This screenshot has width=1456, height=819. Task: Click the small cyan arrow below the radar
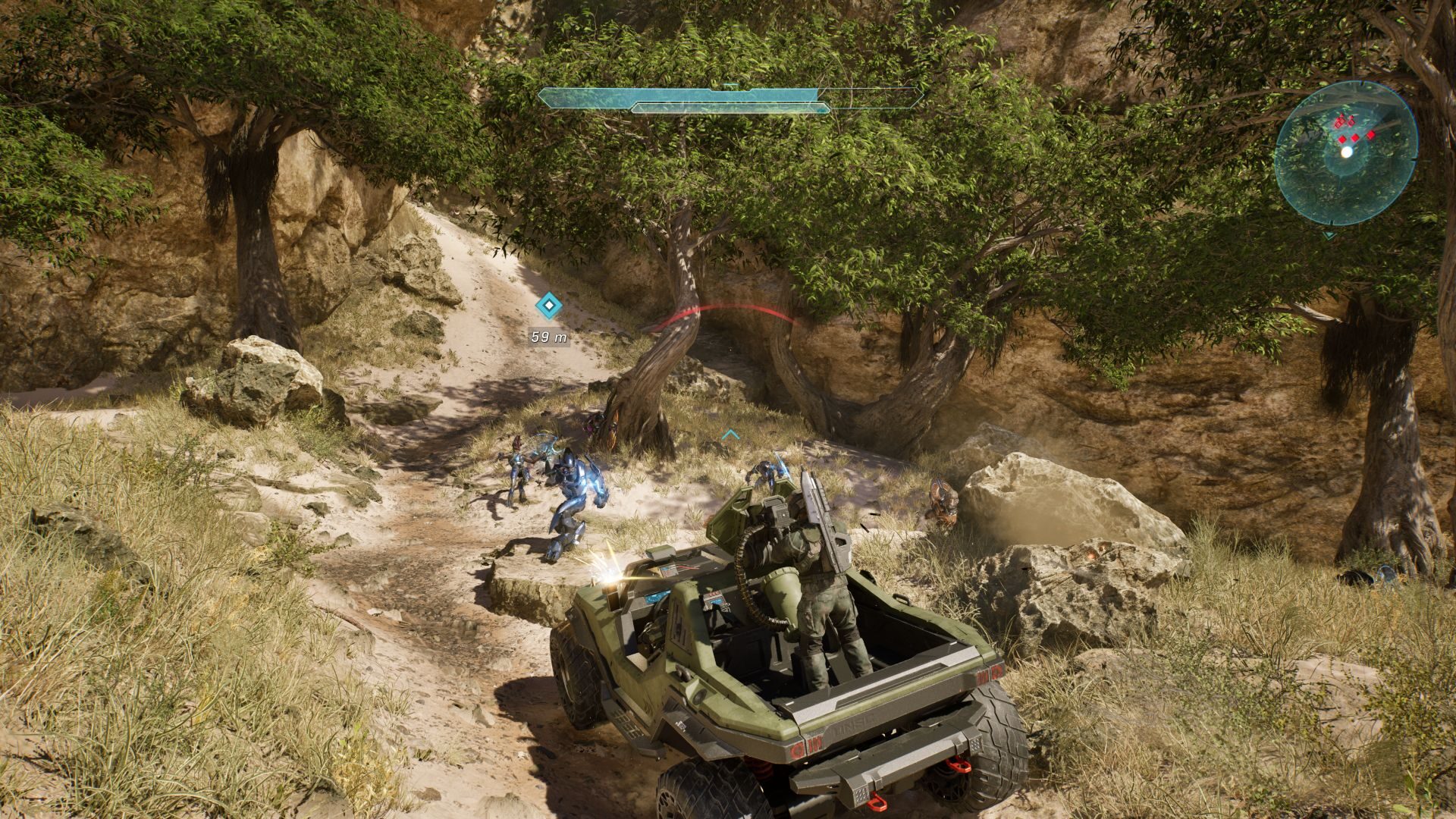point(1329,235)
